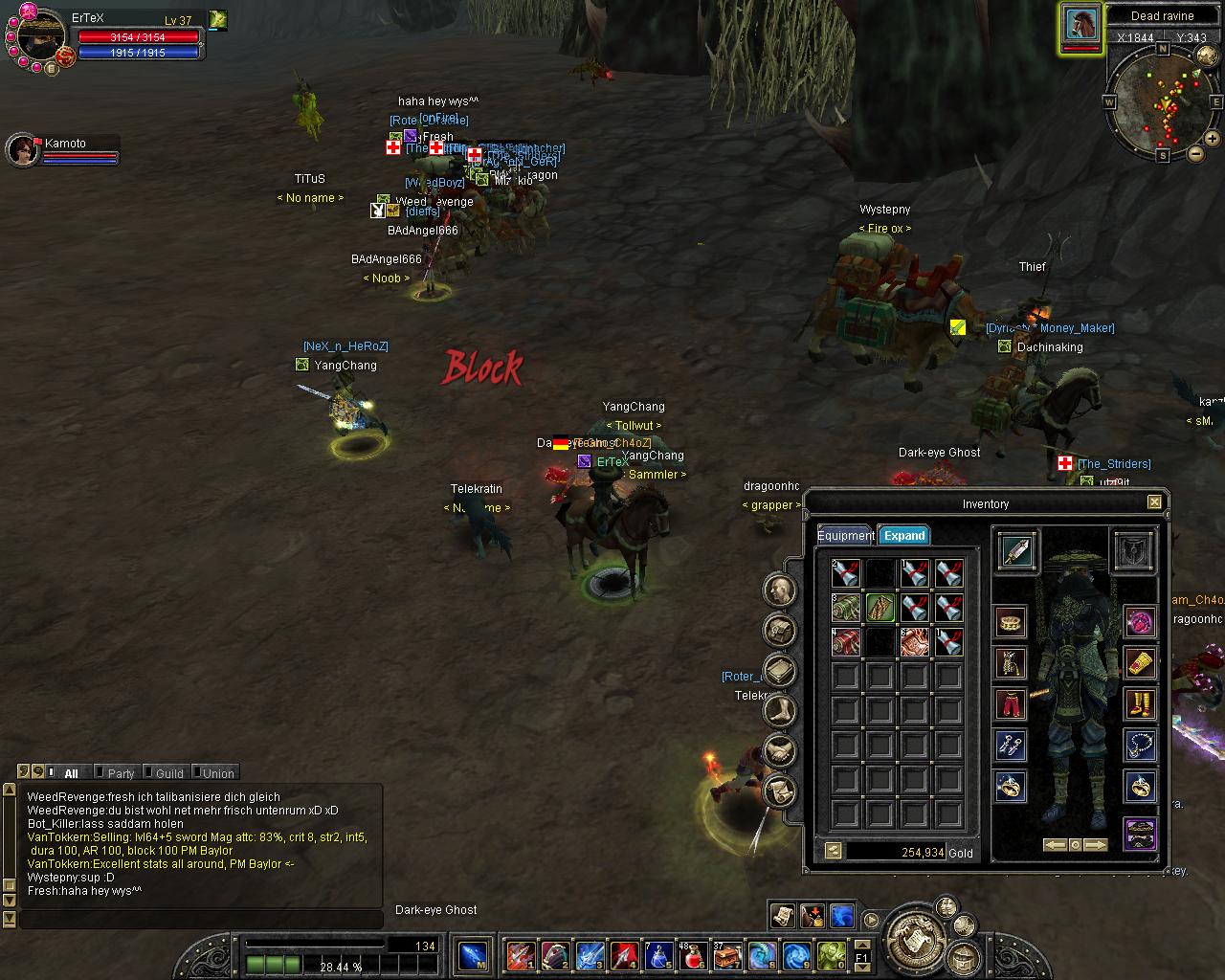Click the equipped sword weapon slot
1225x980 pixels.
click(1015, 551)
